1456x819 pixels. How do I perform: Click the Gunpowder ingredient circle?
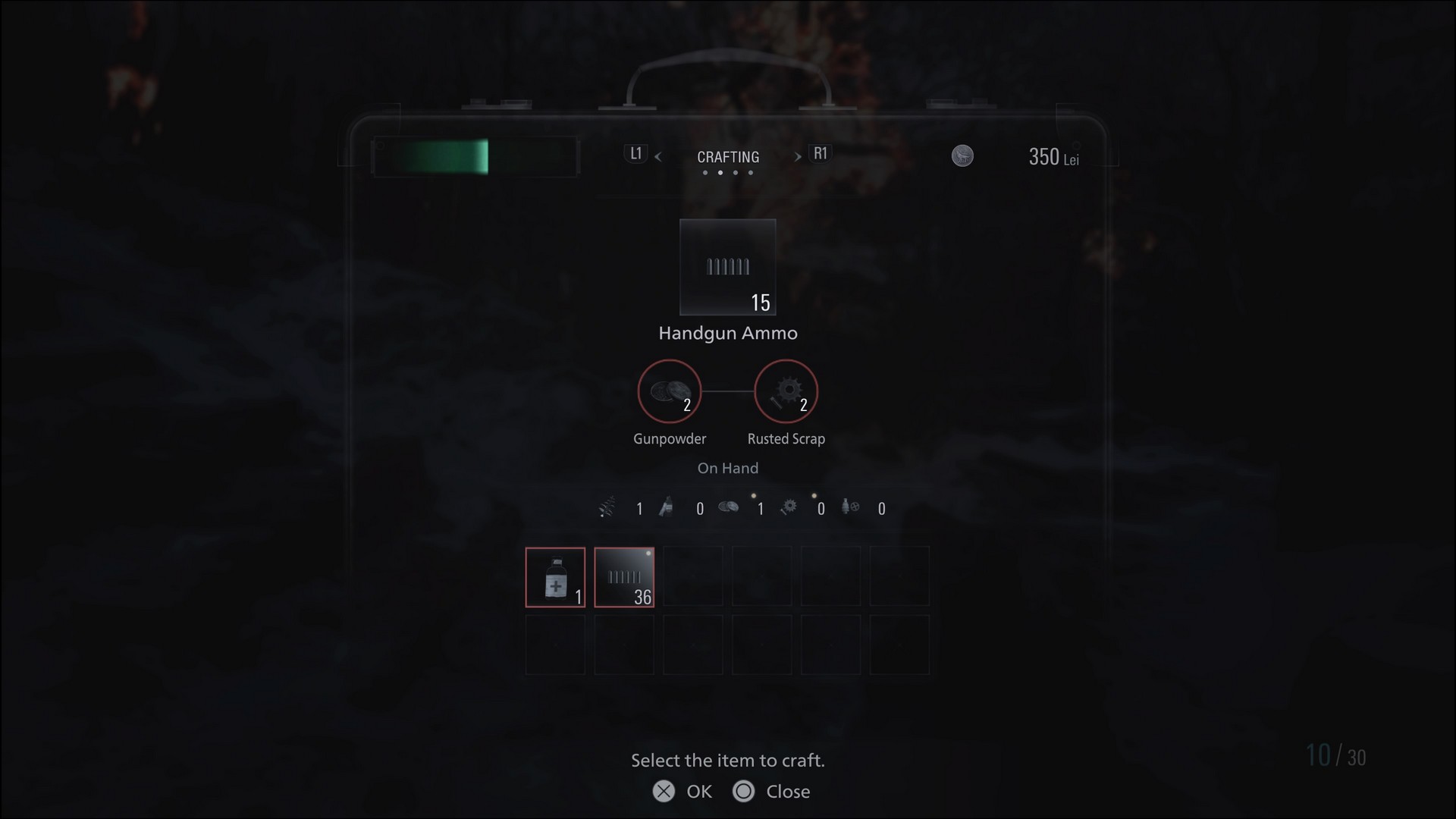669,391
